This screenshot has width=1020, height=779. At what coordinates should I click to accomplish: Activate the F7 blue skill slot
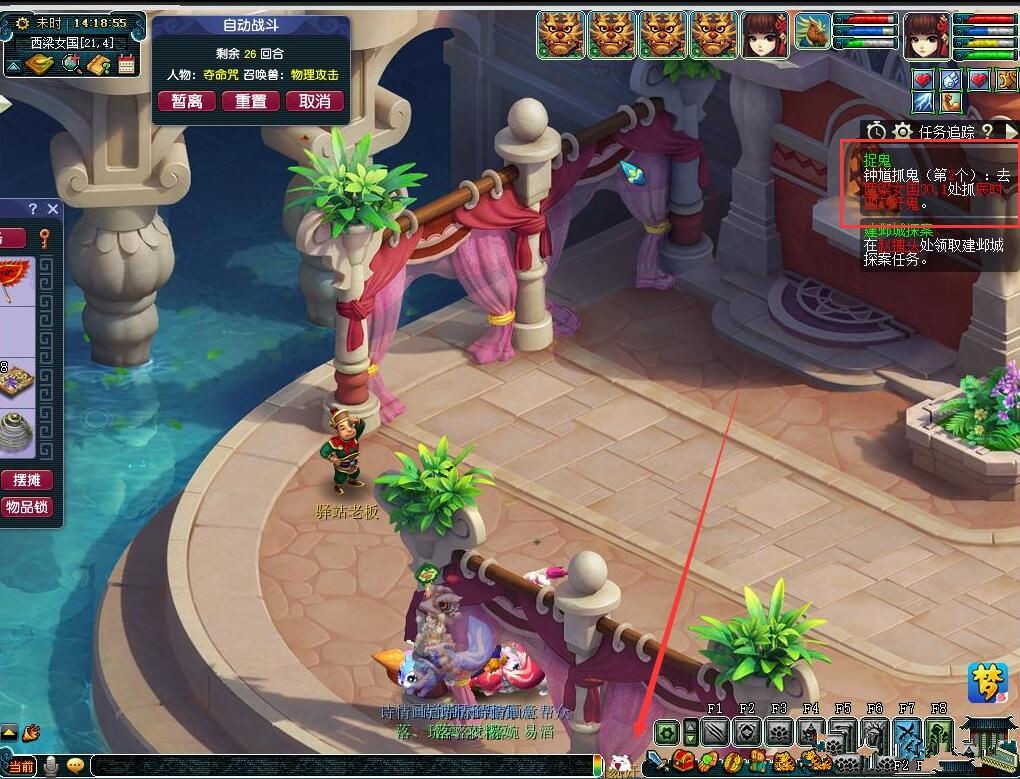pos(907,733)
